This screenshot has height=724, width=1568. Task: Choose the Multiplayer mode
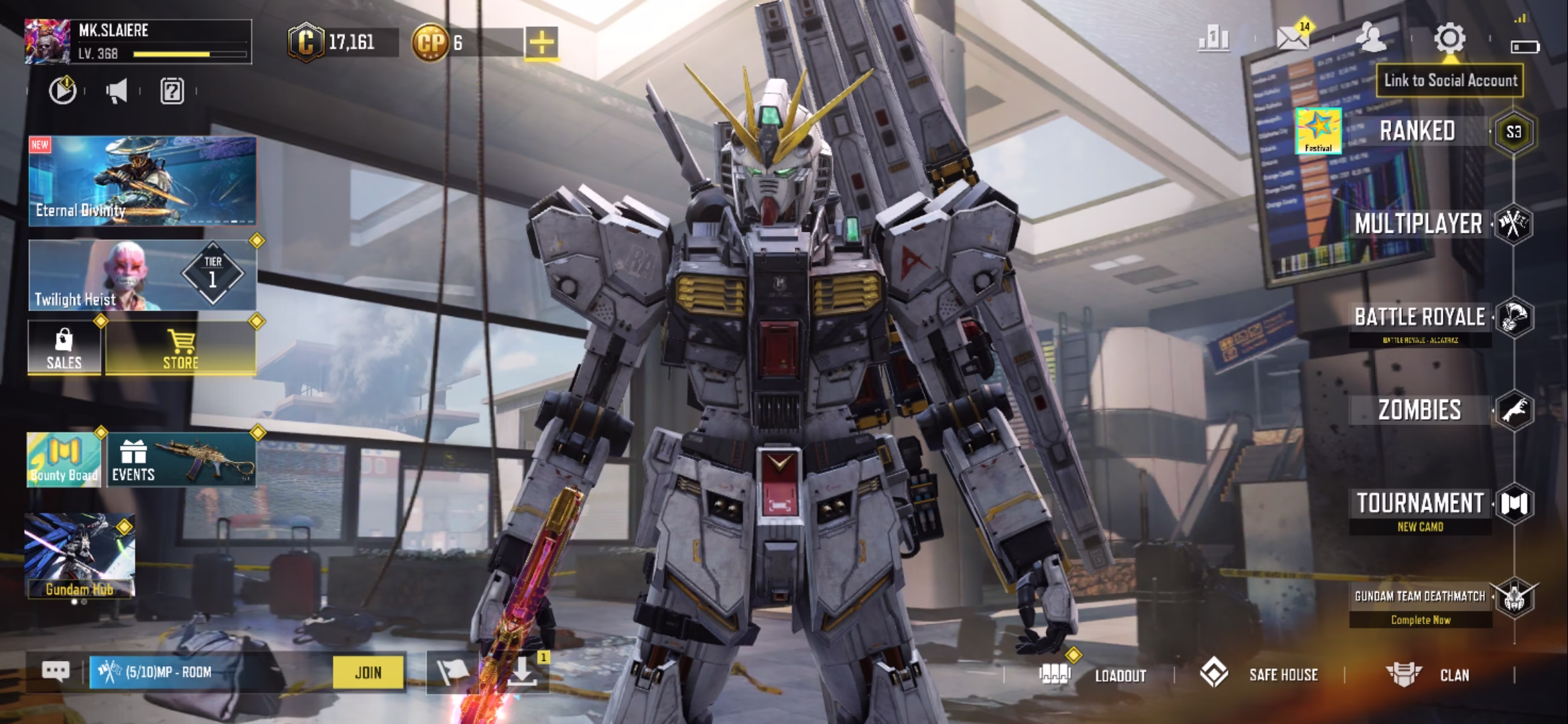pos(1418,224)
